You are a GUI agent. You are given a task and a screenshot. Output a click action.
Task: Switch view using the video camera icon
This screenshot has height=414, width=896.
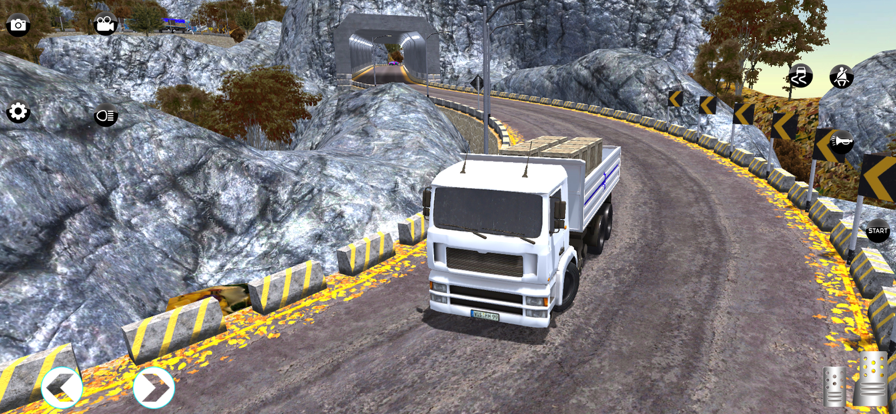[104, 25]
